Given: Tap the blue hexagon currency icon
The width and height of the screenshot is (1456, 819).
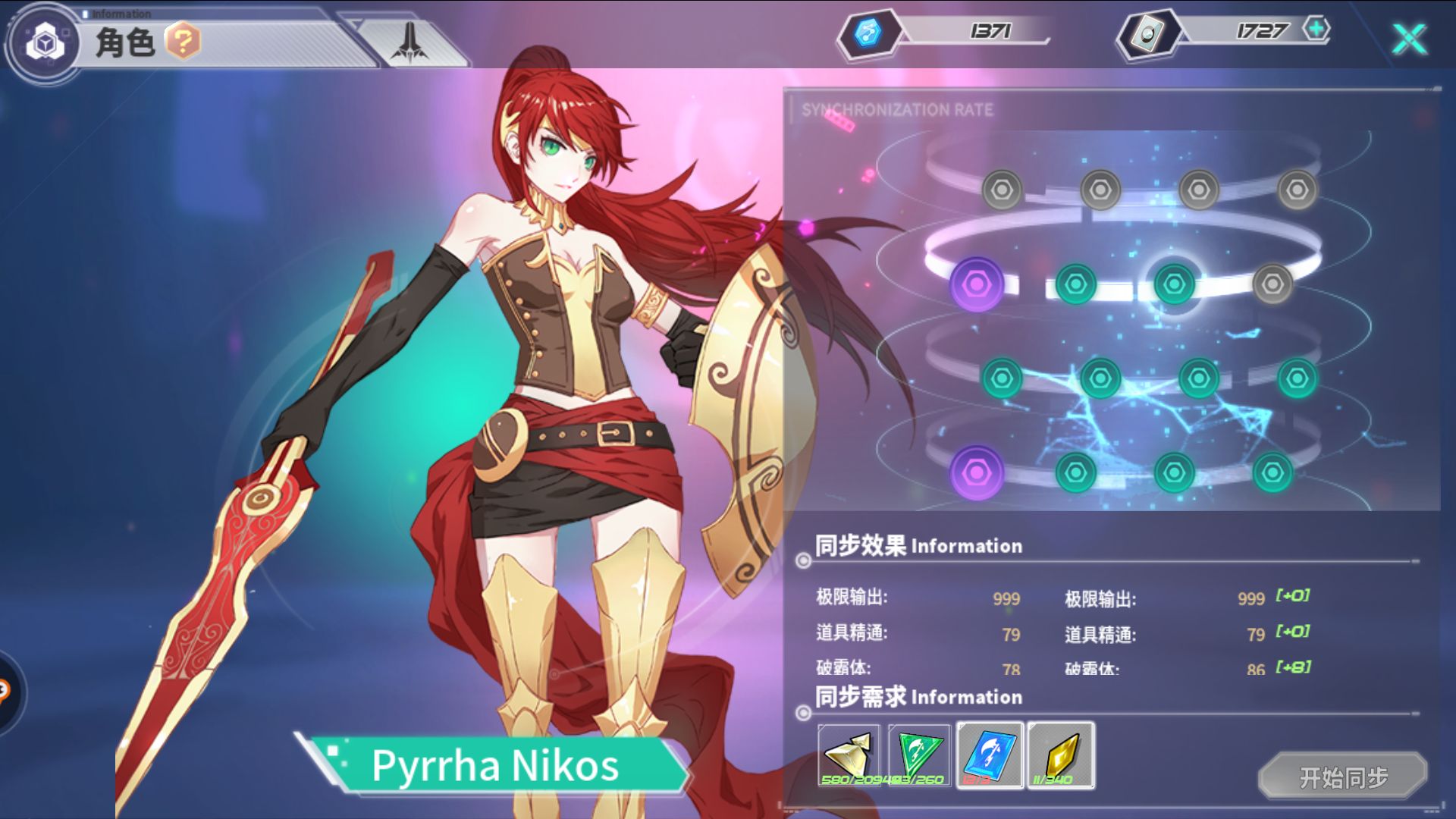Looking at the screenshot, I should pos(868,33).
